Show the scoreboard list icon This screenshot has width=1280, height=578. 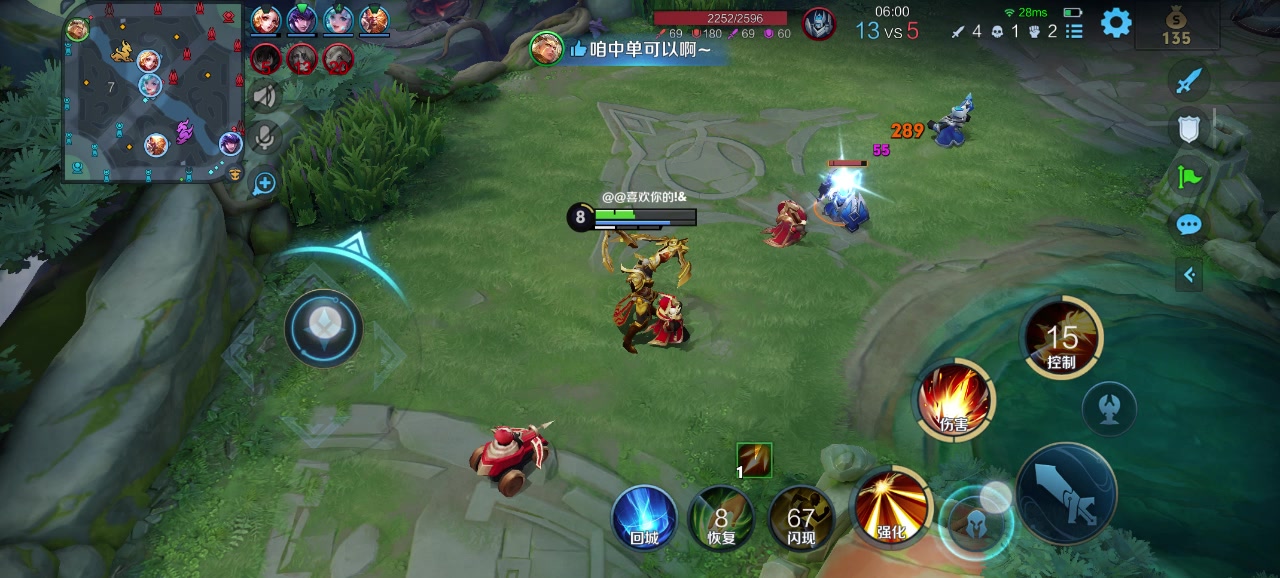1074,31
